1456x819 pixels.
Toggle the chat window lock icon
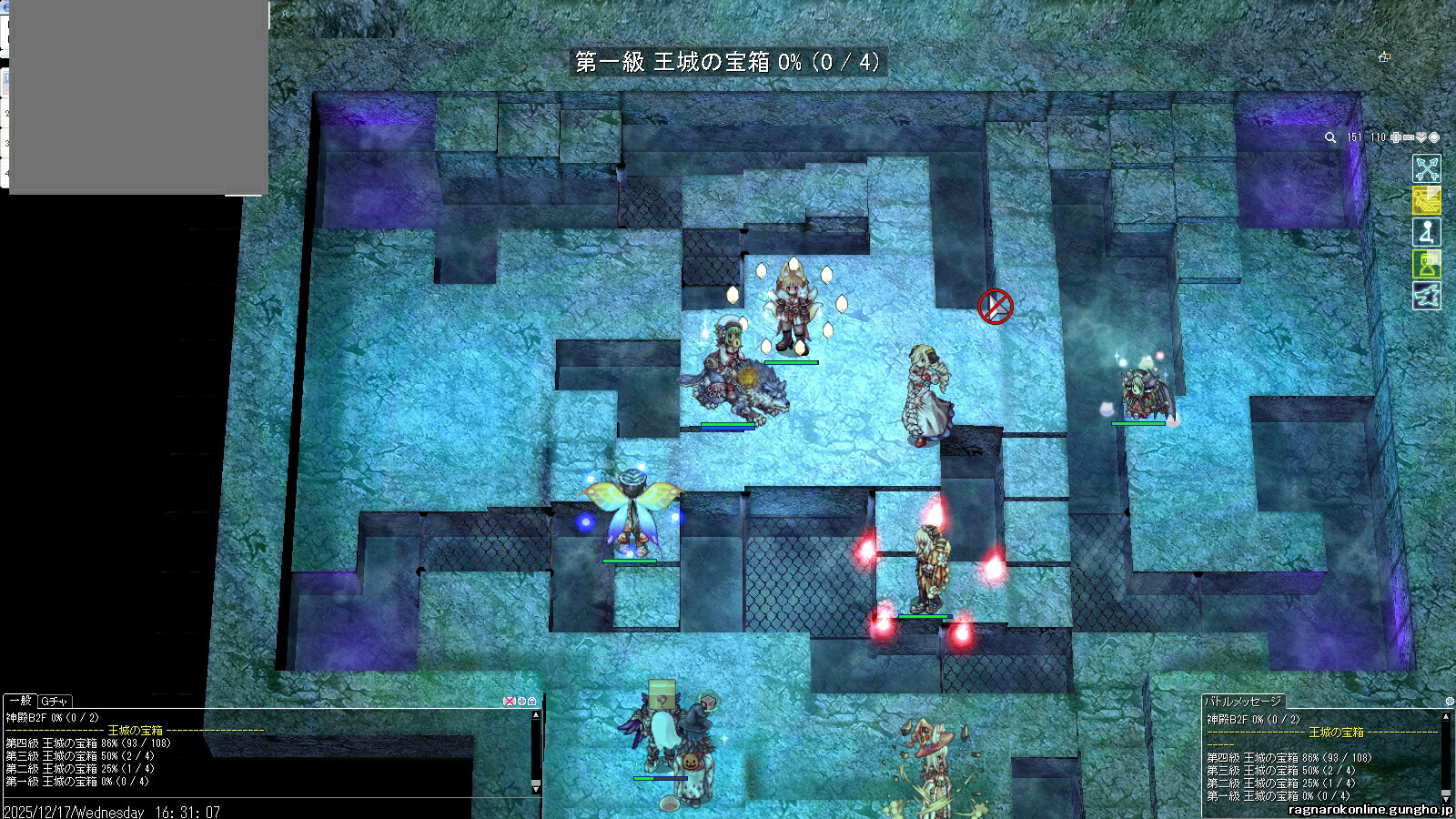pyautogui.click(x=532, y=701)
